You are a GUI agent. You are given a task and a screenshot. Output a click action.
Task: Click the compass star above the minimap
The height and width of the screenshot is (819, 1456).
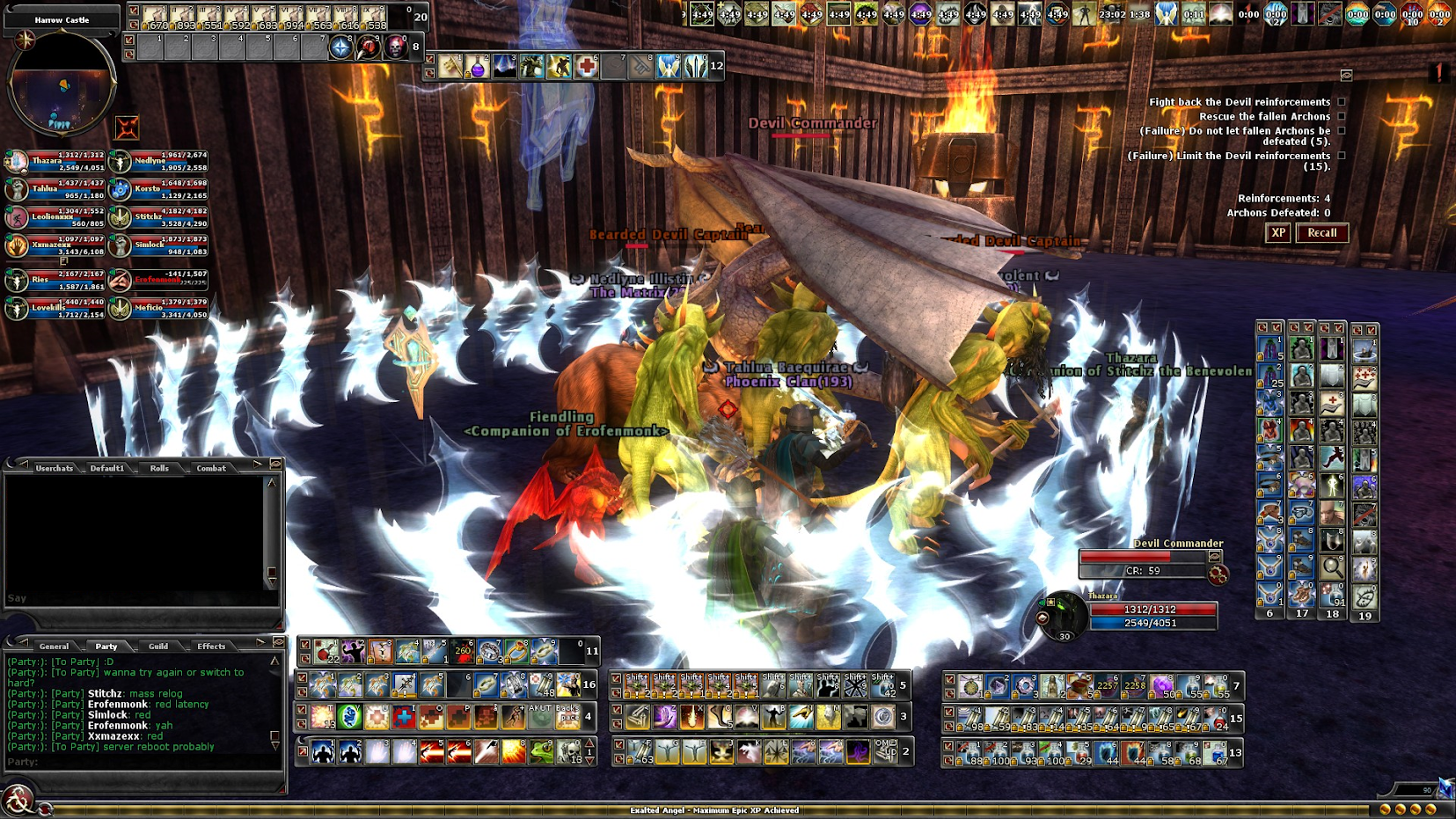coord(24,40)
